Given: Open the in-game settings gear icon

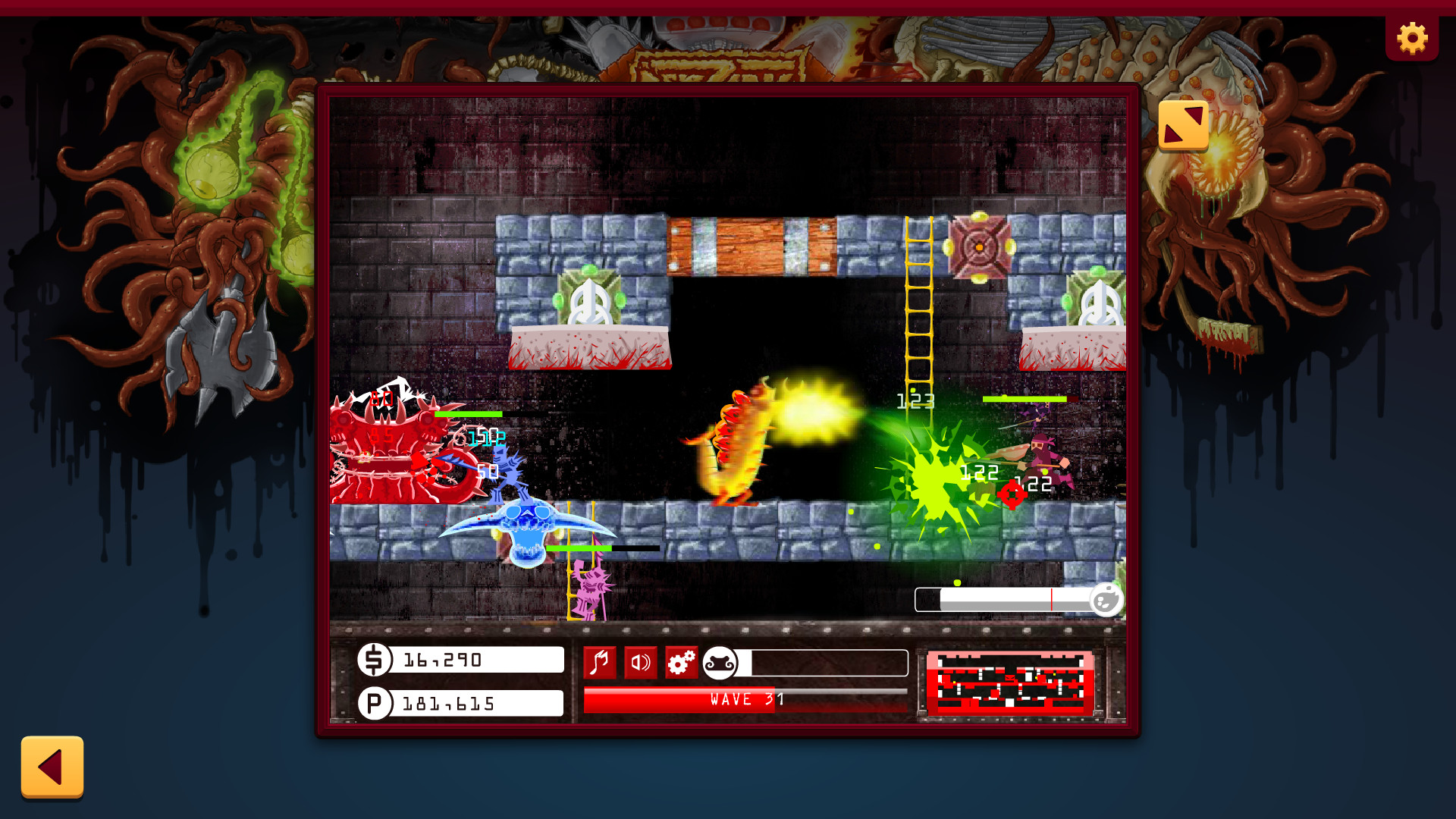Looking at the screenshot, I should pyautogui.click(x=680, y=662).
